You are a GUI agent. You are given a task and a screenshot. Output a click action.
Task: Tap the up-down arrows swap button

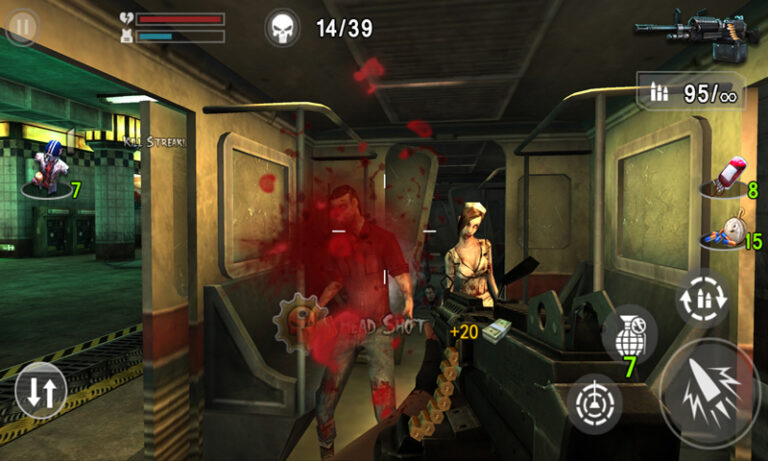click(x=40, y=391)
